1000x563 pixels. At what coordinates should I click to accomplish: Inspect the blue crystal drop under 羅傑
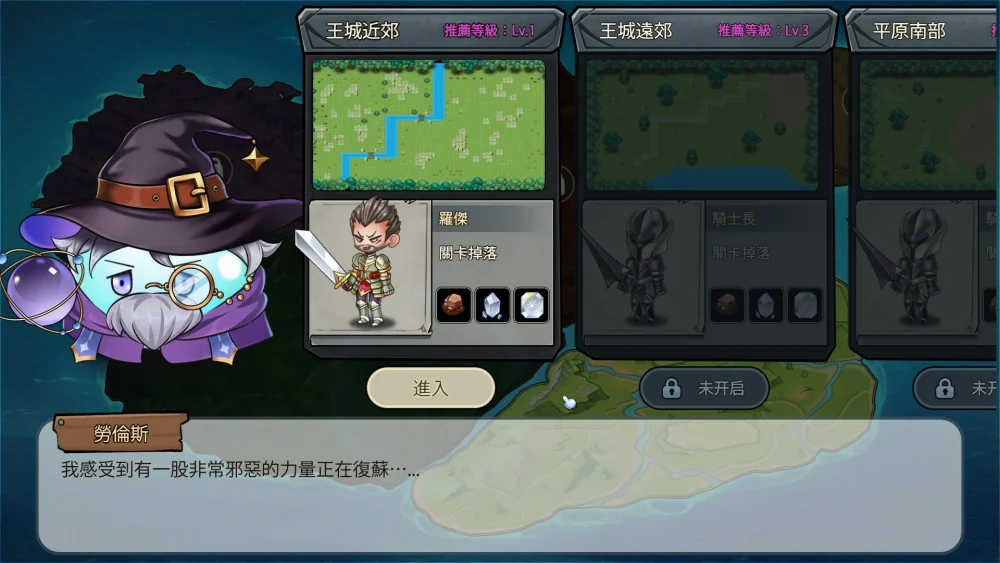click(492, 305)
